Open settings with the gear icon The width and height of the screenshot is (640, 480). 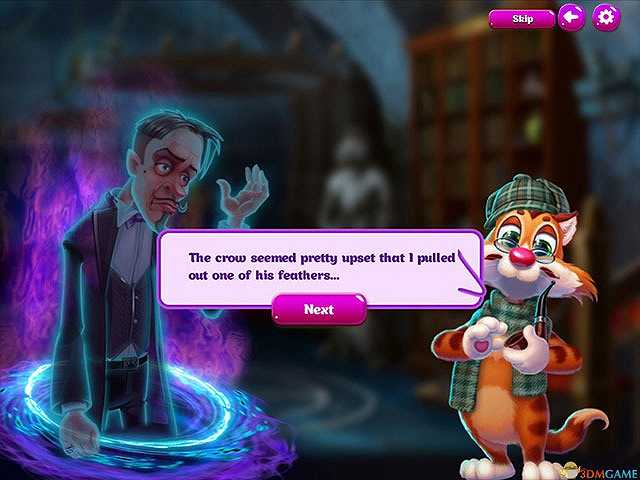pos(606,17)
